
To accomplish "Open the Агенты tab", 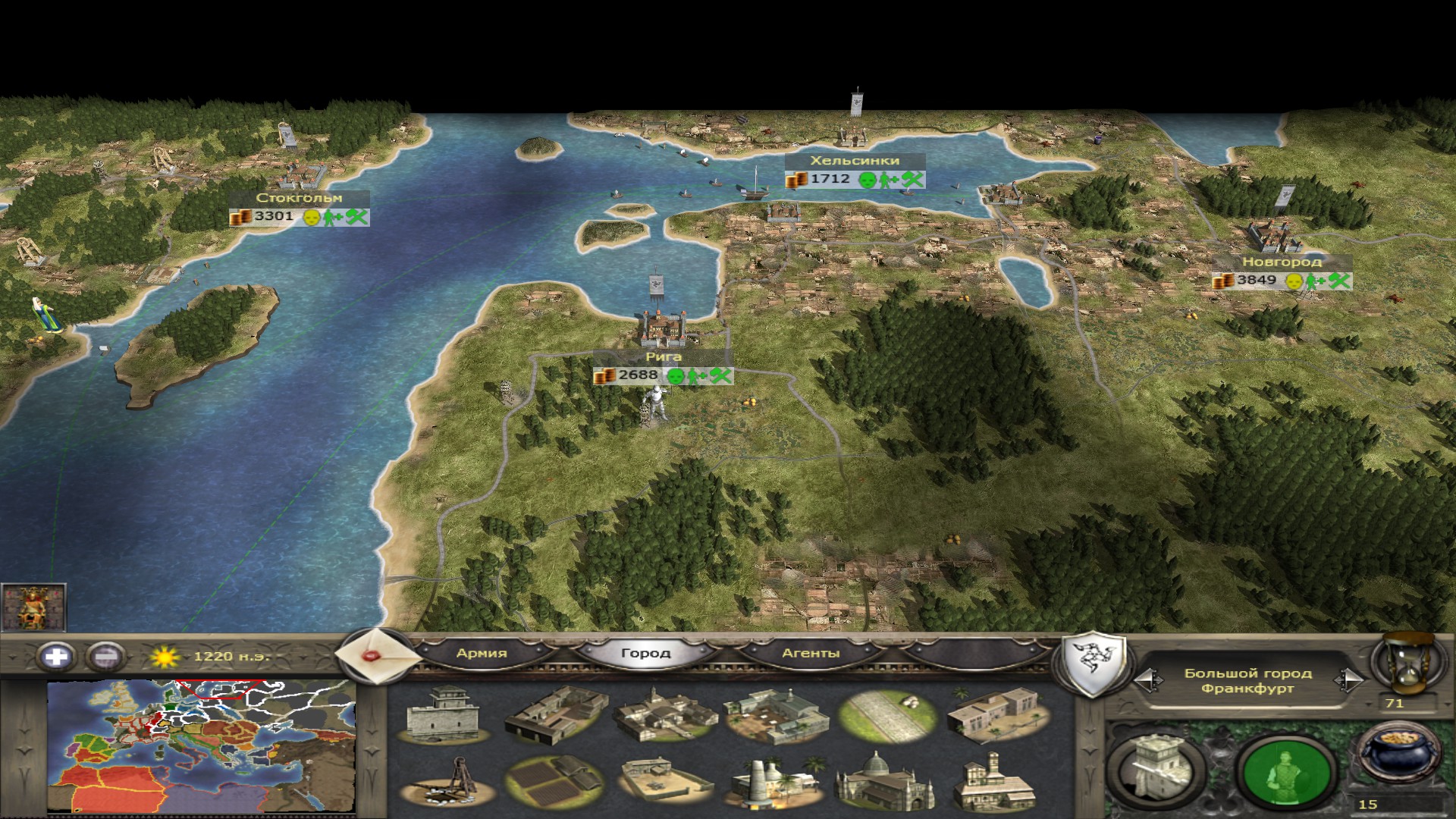I will point(810,653).
